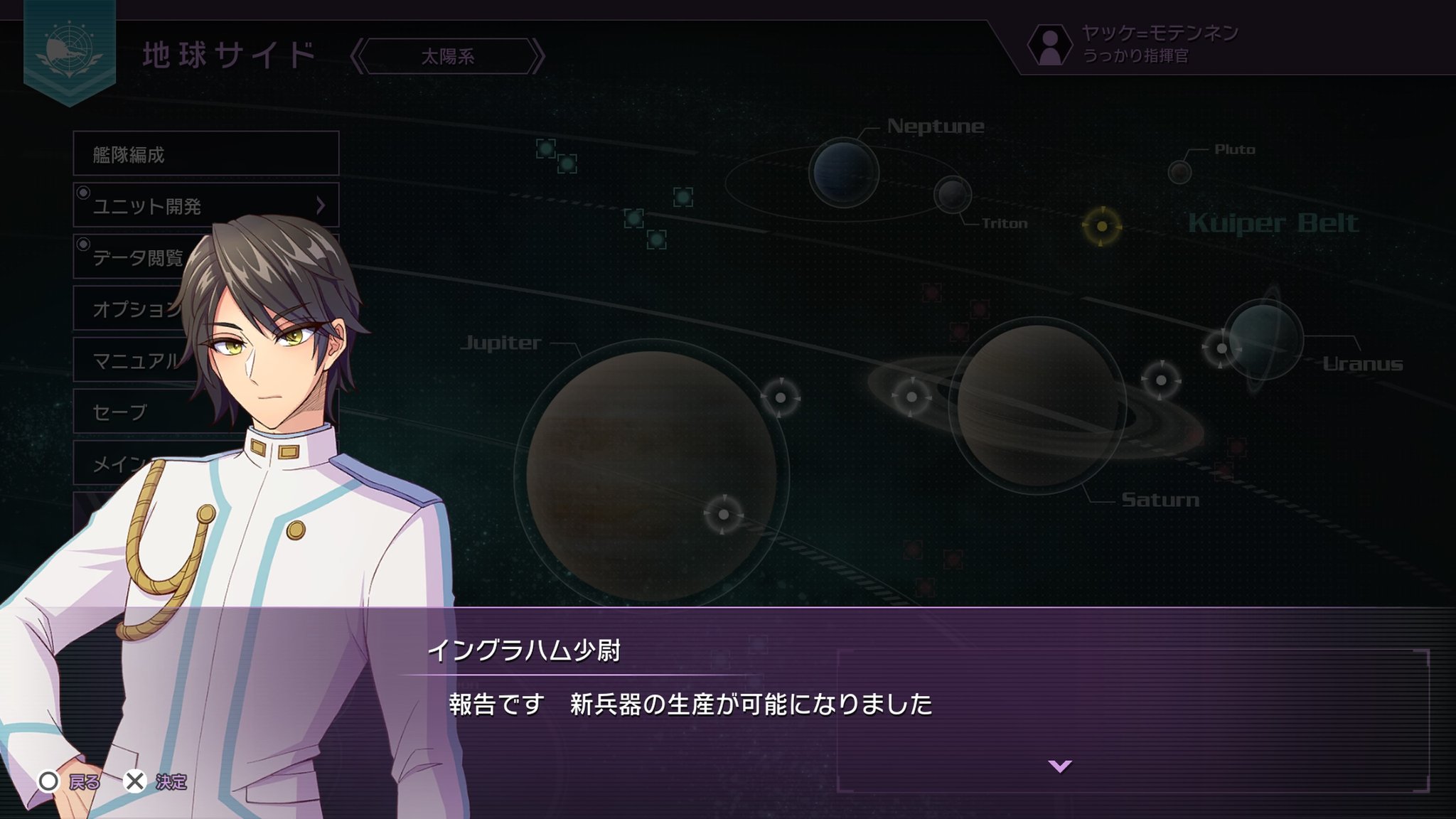Click the left arrow beside 太陽系
Screen dimensions: 1456x819
click(358, 56)
